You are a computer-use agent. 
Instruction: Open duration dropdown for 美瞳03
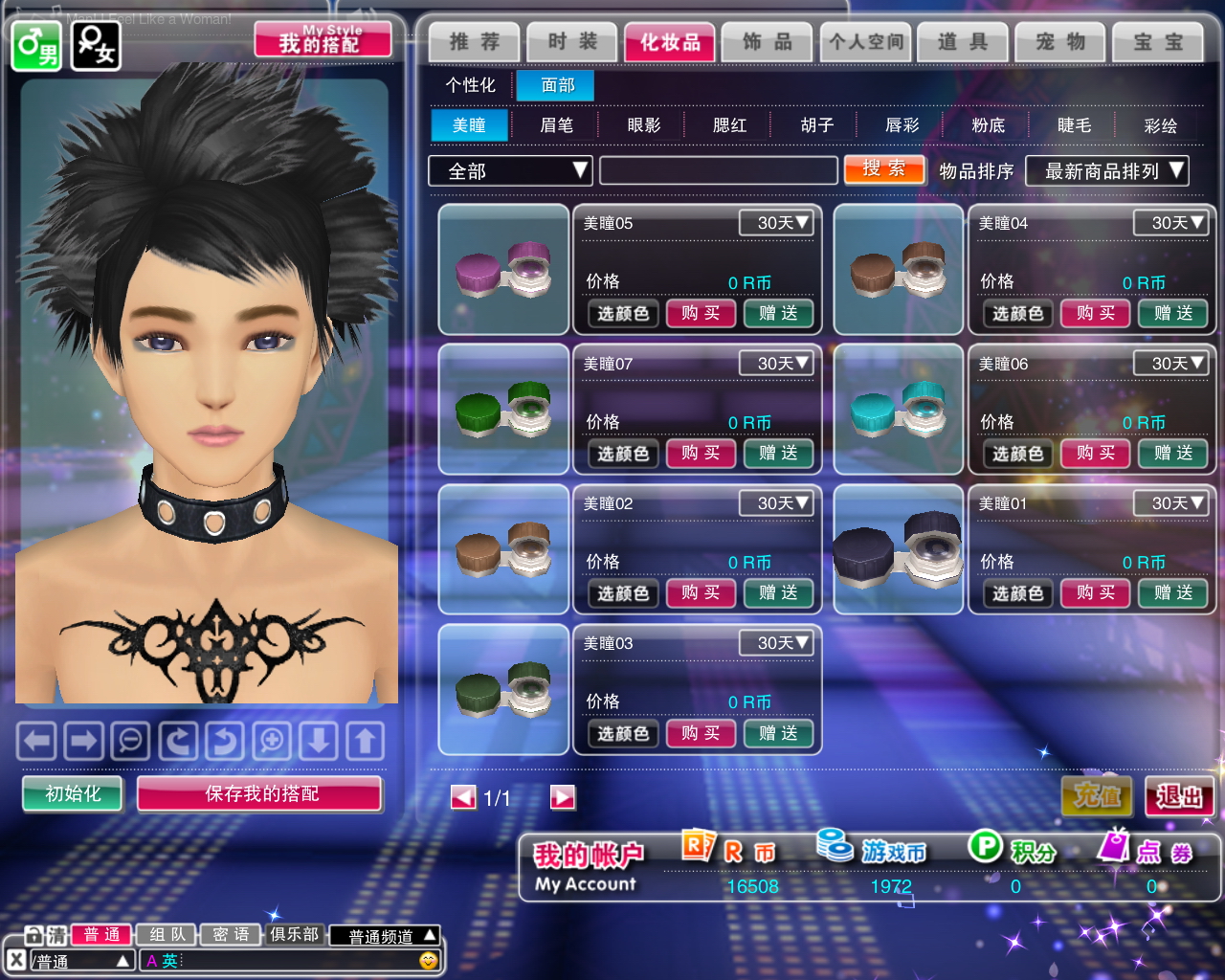coord(776,643)
